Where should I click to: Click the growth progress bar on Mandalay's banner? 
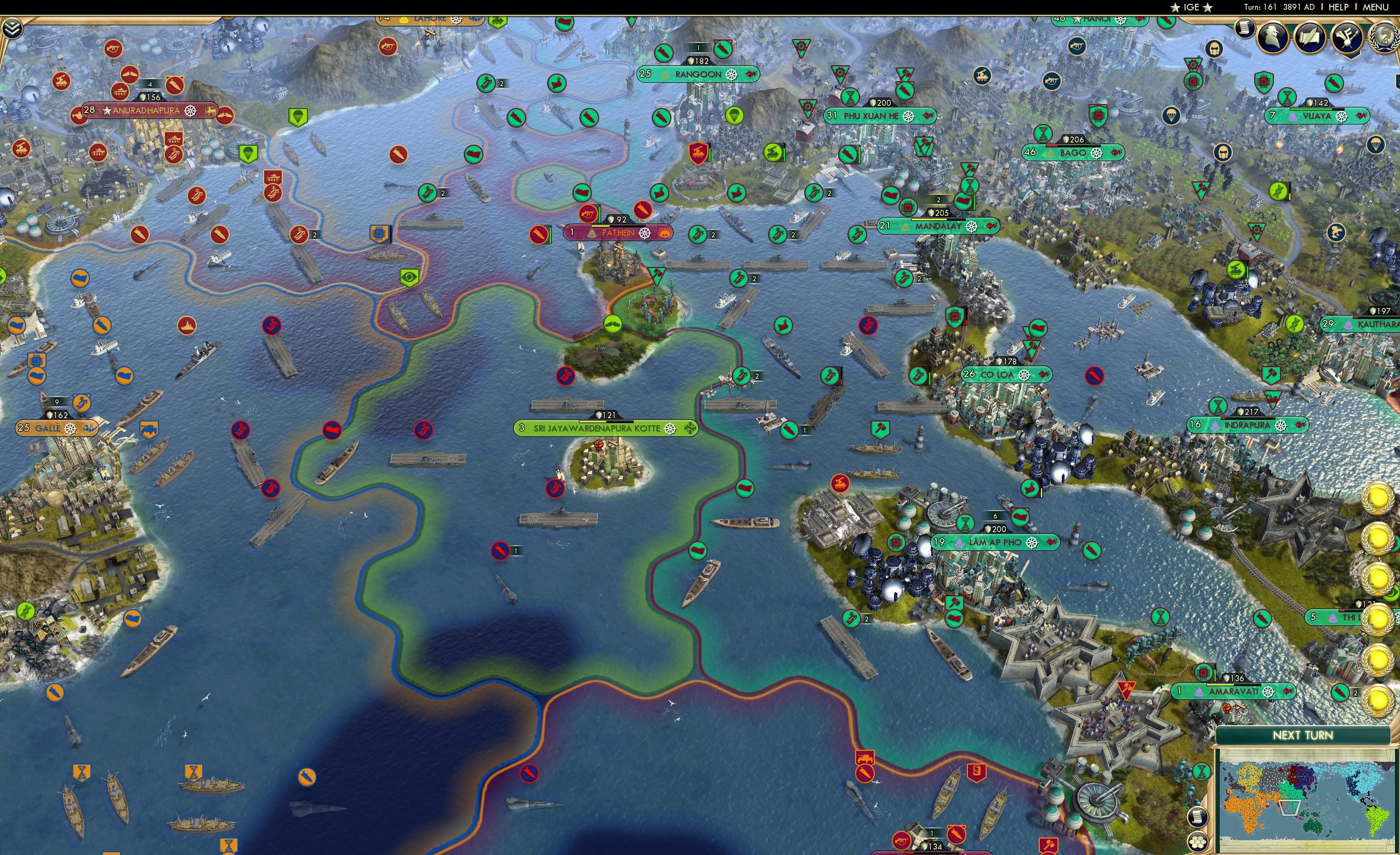point(939,220)
